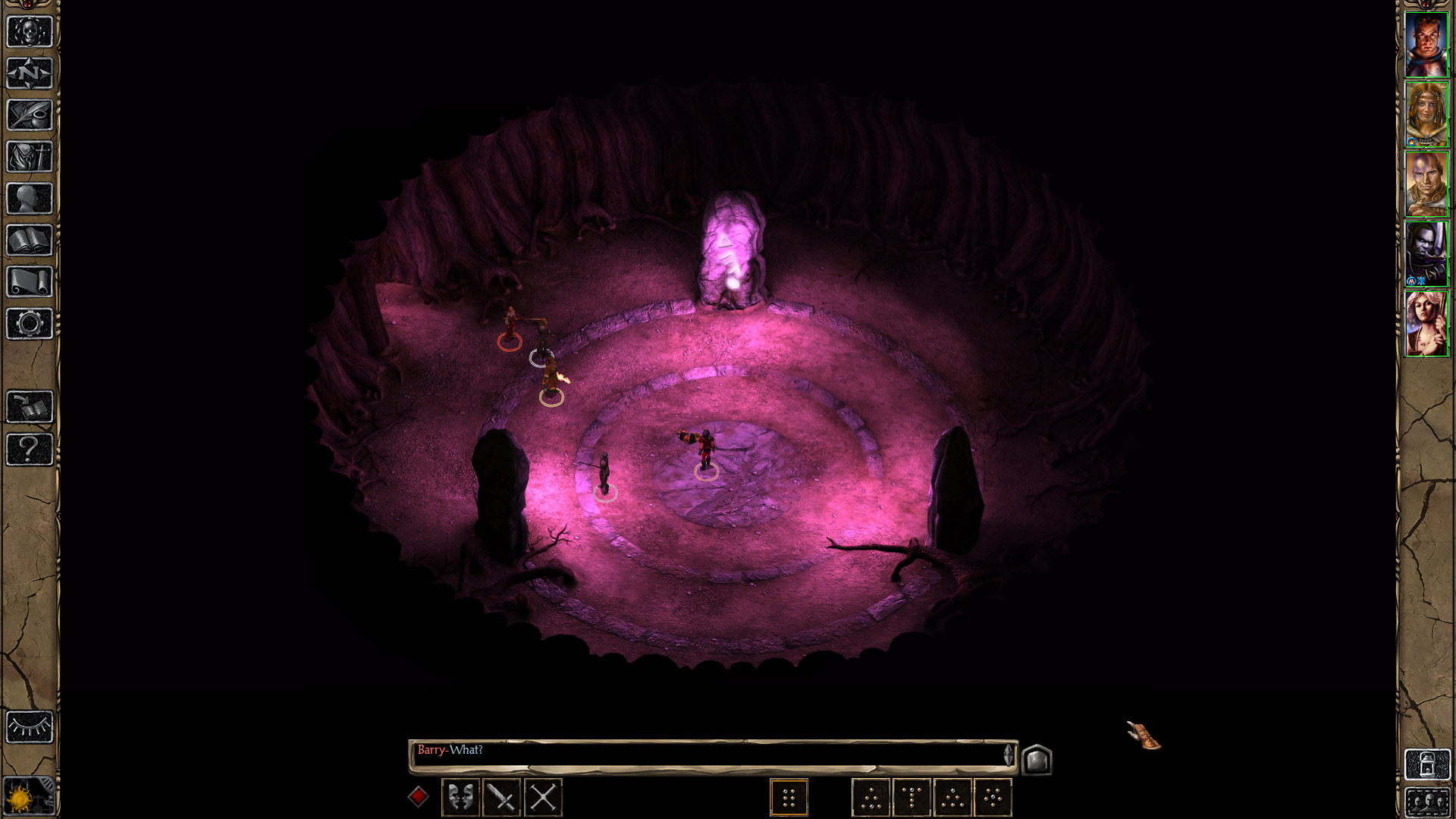Open the question mark help button
This screenshot has height=819, width=1456.
click(x=30, y=449)
